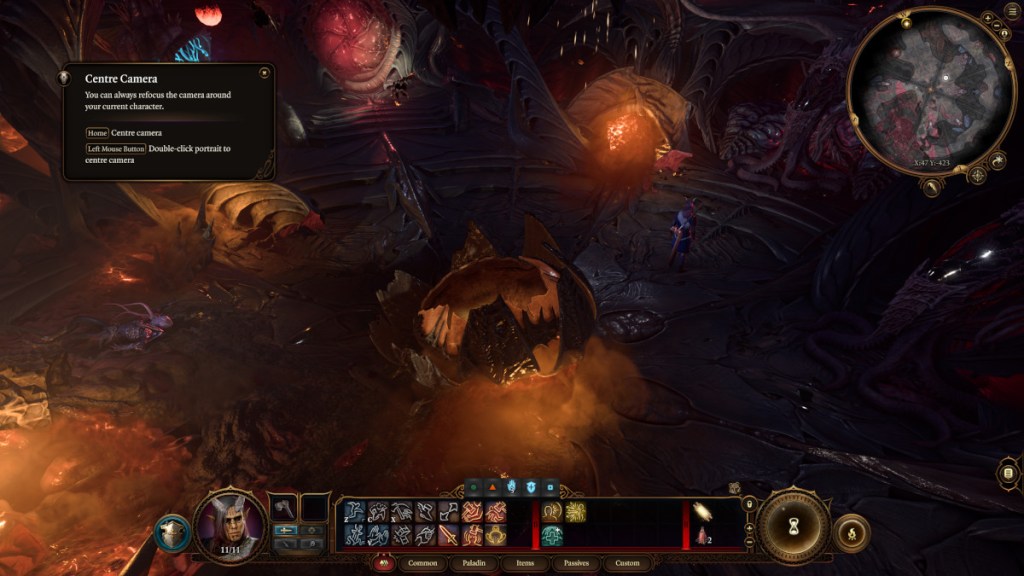The width and height of the screenshot is (1024, 576).
Task: Click the hourglass end turn button
Action: click(793, 526)
